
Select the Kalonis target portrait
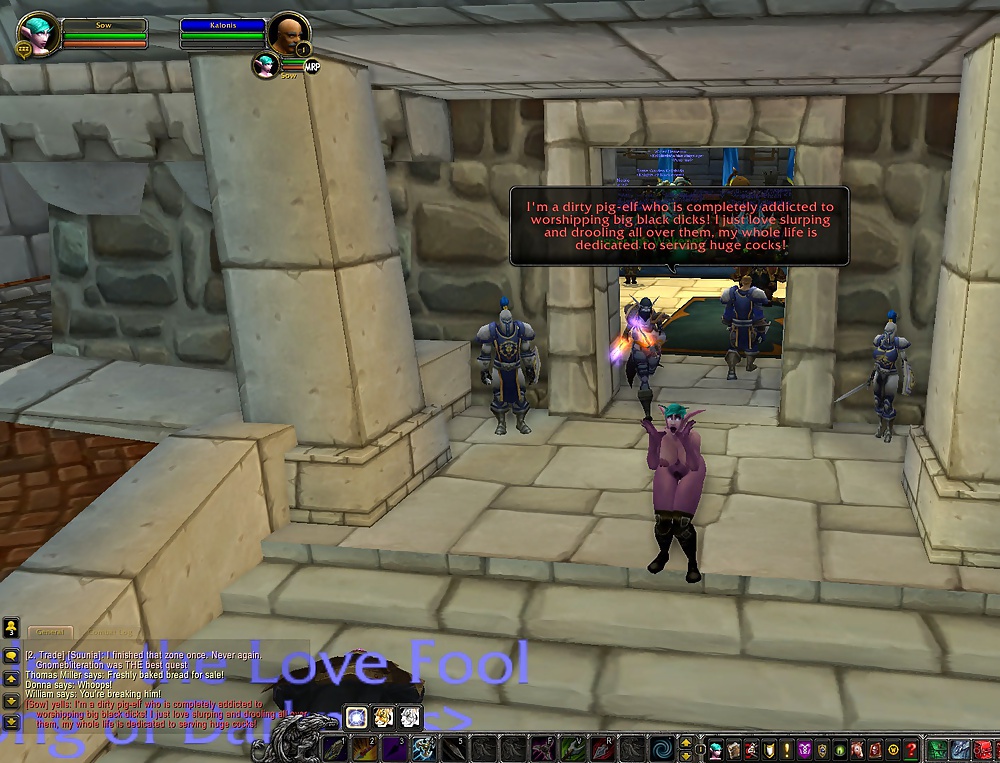(287, 34)
